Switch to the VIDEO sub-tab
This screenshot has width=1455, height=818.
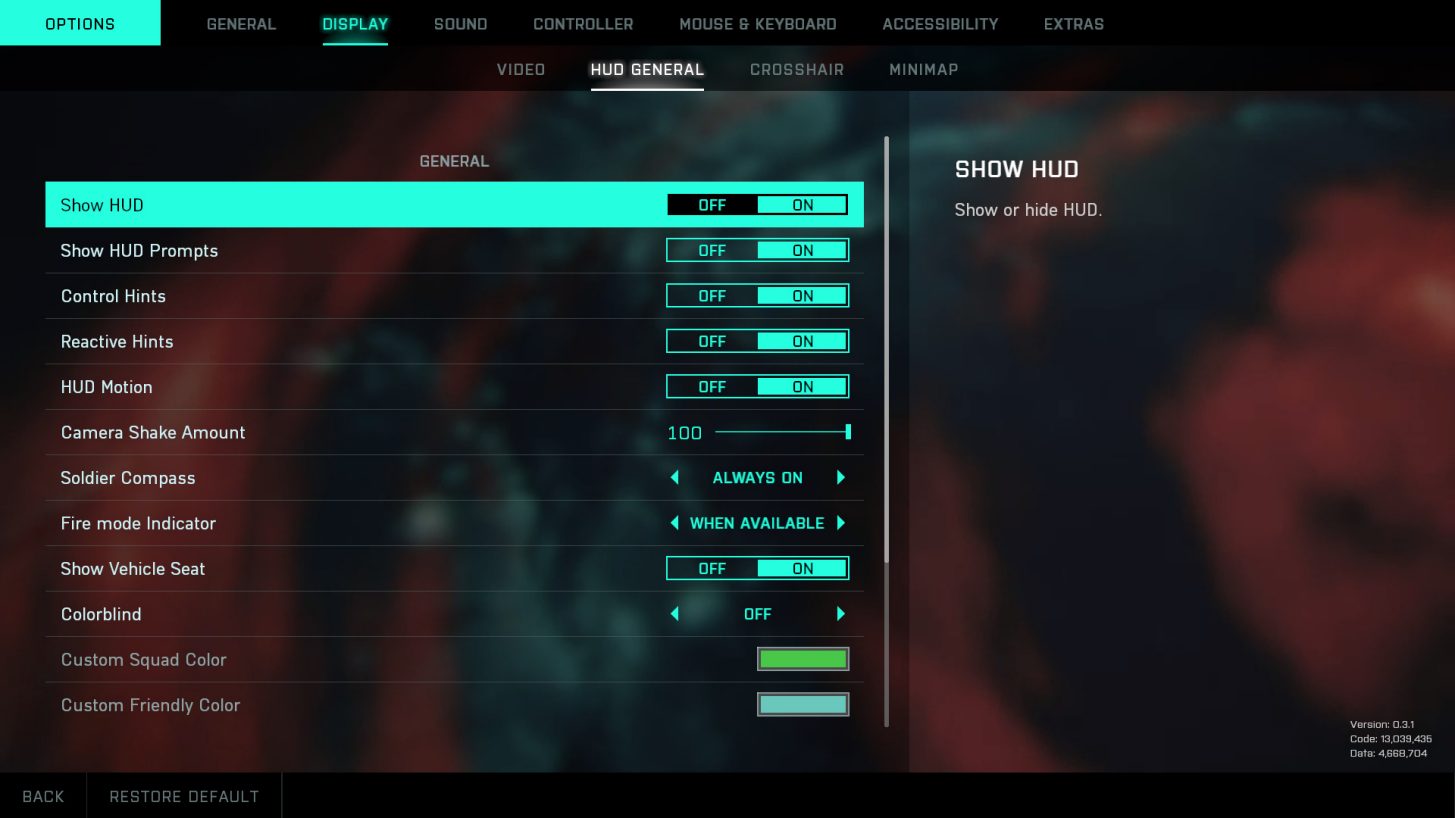point(520,69)
